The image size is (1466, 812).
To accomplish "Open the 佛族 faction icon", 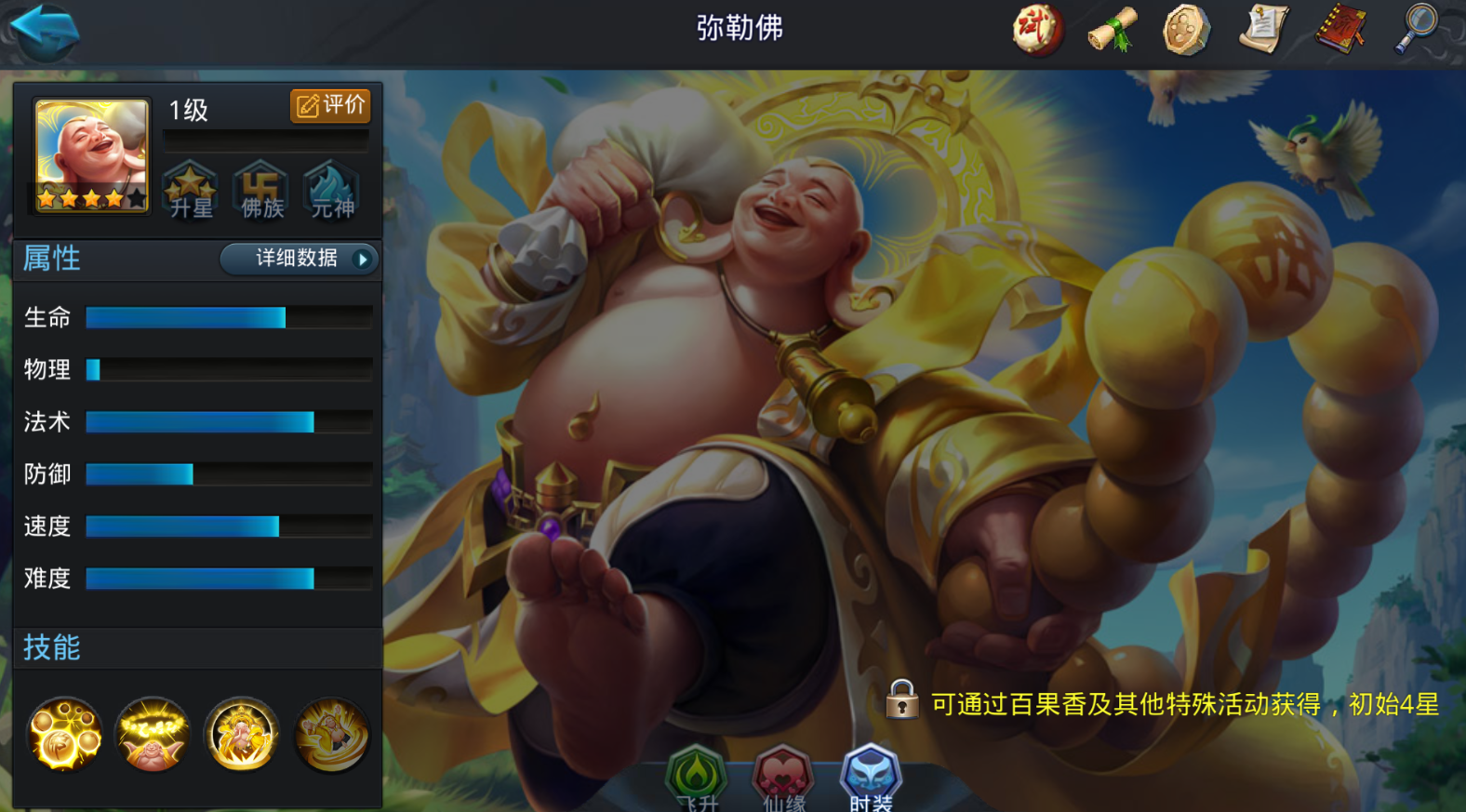I will pos(261,191).
